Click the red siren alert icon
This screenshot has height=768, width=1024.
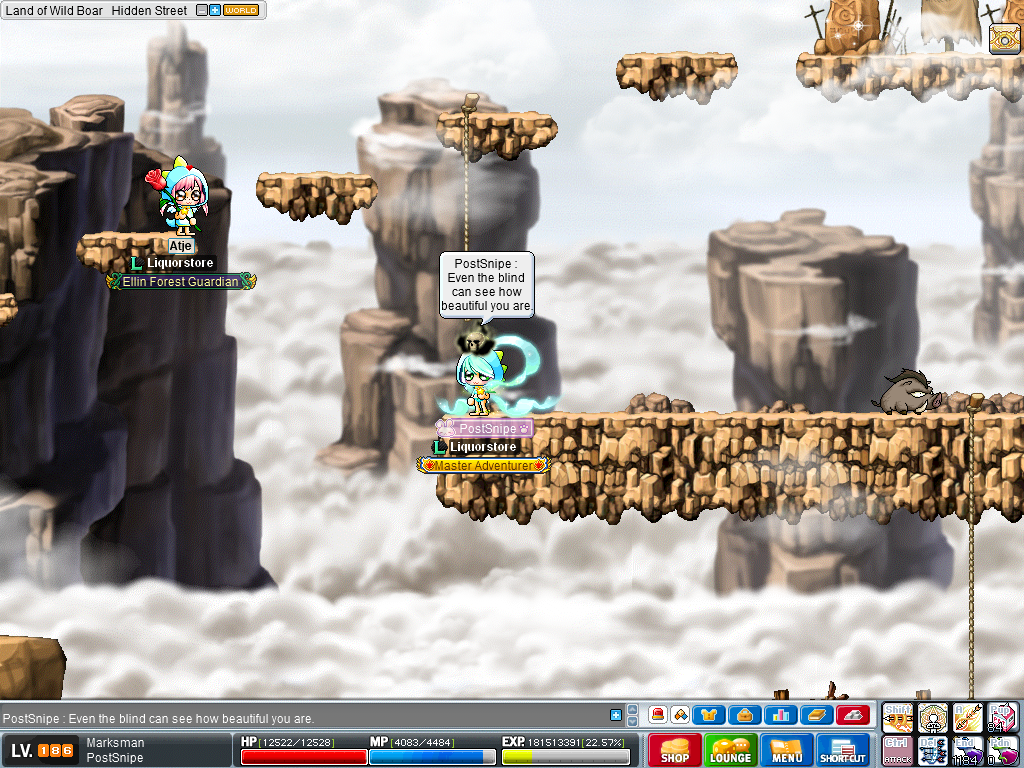[658, 715]
